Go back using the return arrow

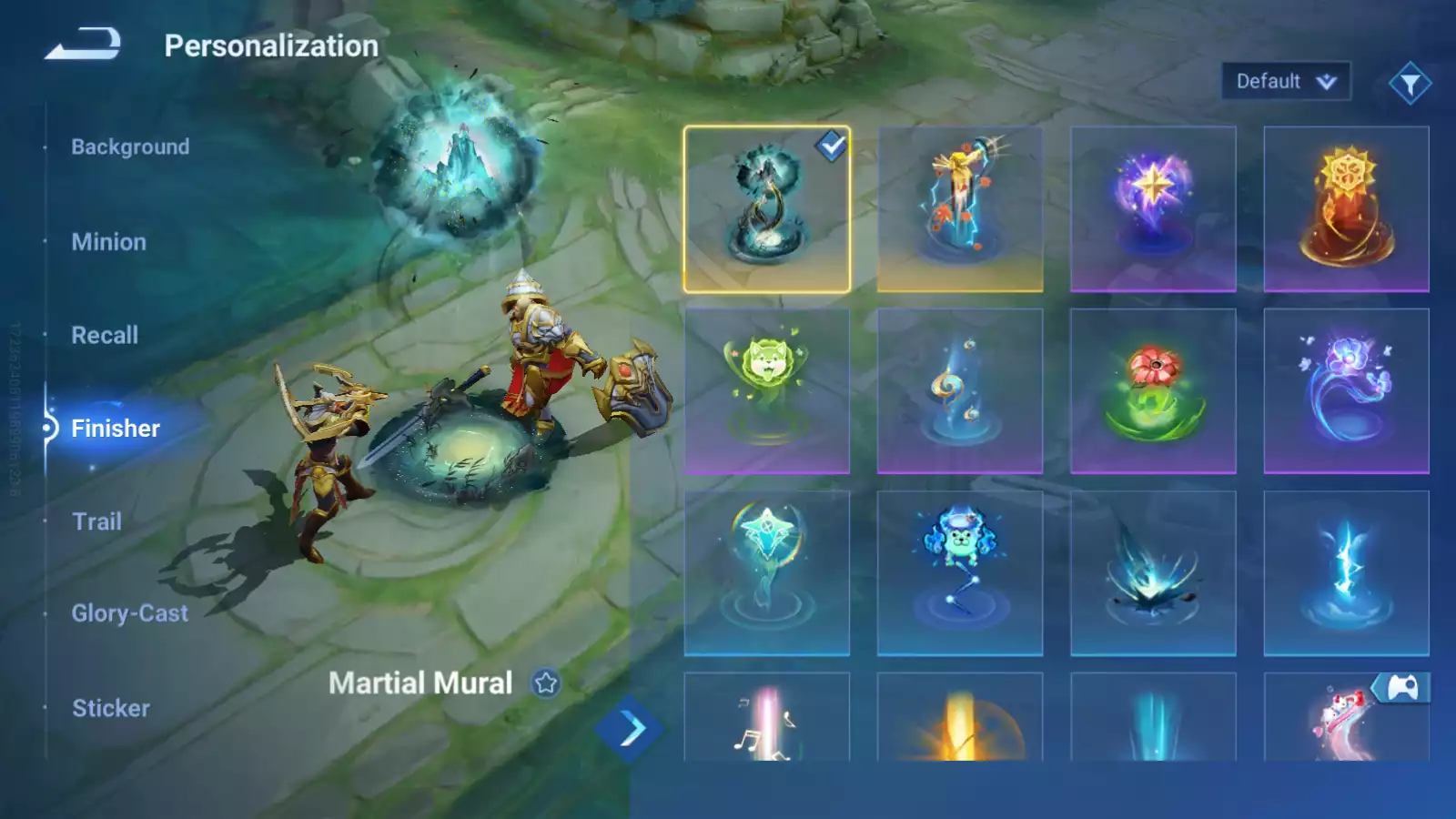click(83, 44)
